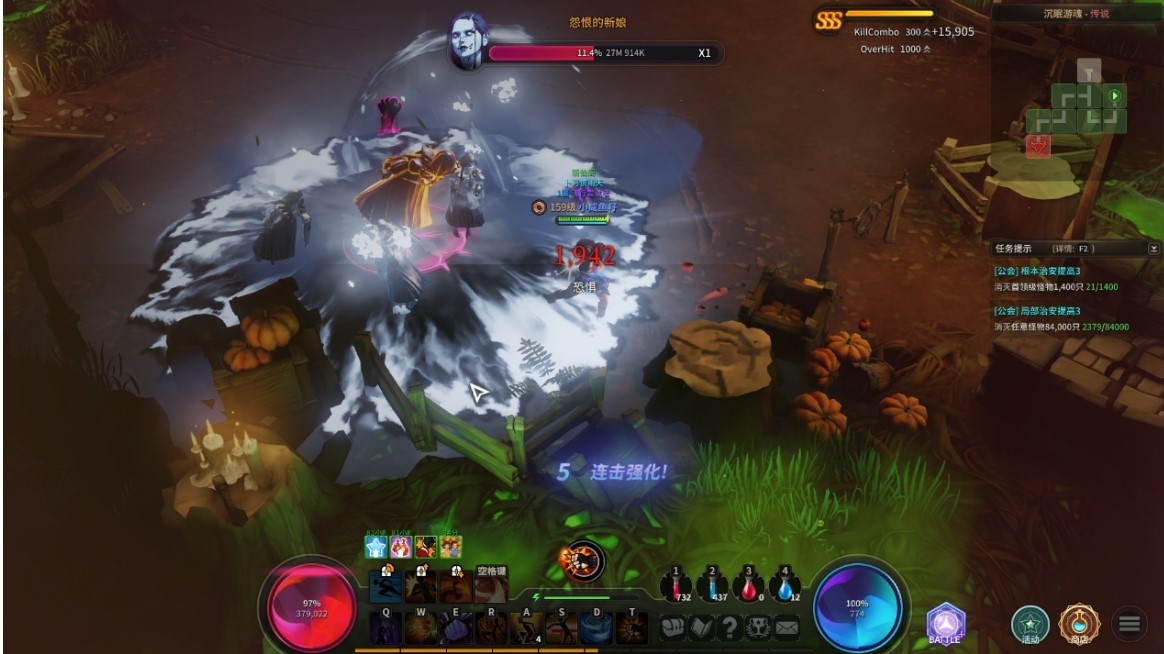
Task: Select the round blue flask in slot 4
Action: click(785, 586)
